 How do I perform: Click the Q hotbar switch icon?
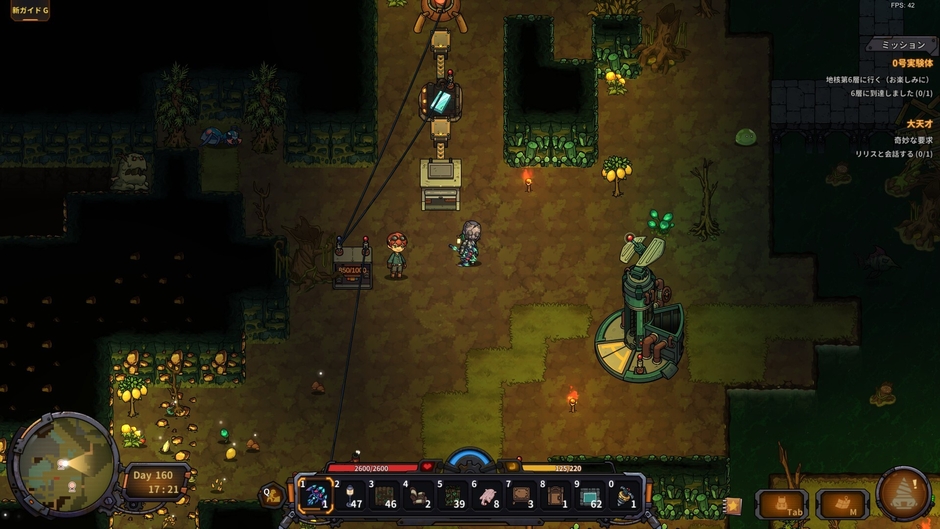[x=270, y=493]
